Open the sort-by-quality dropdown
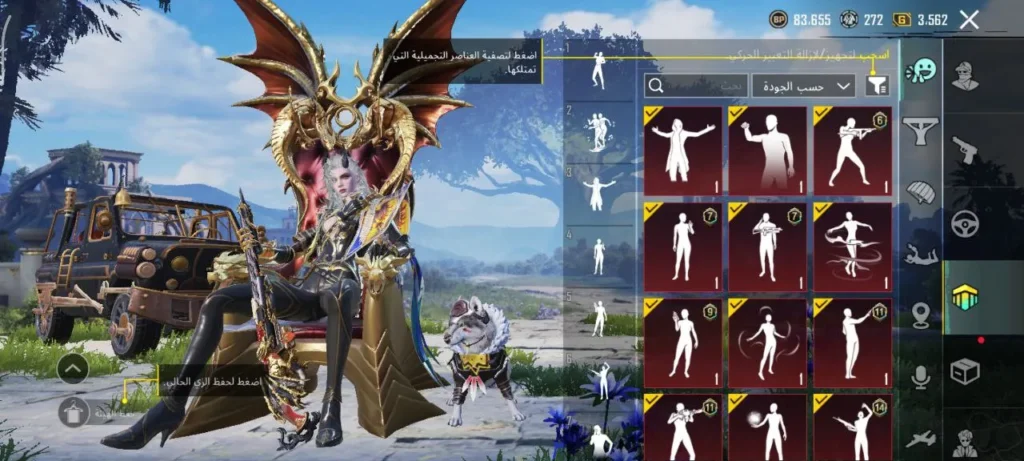 (x=803, y=85)
